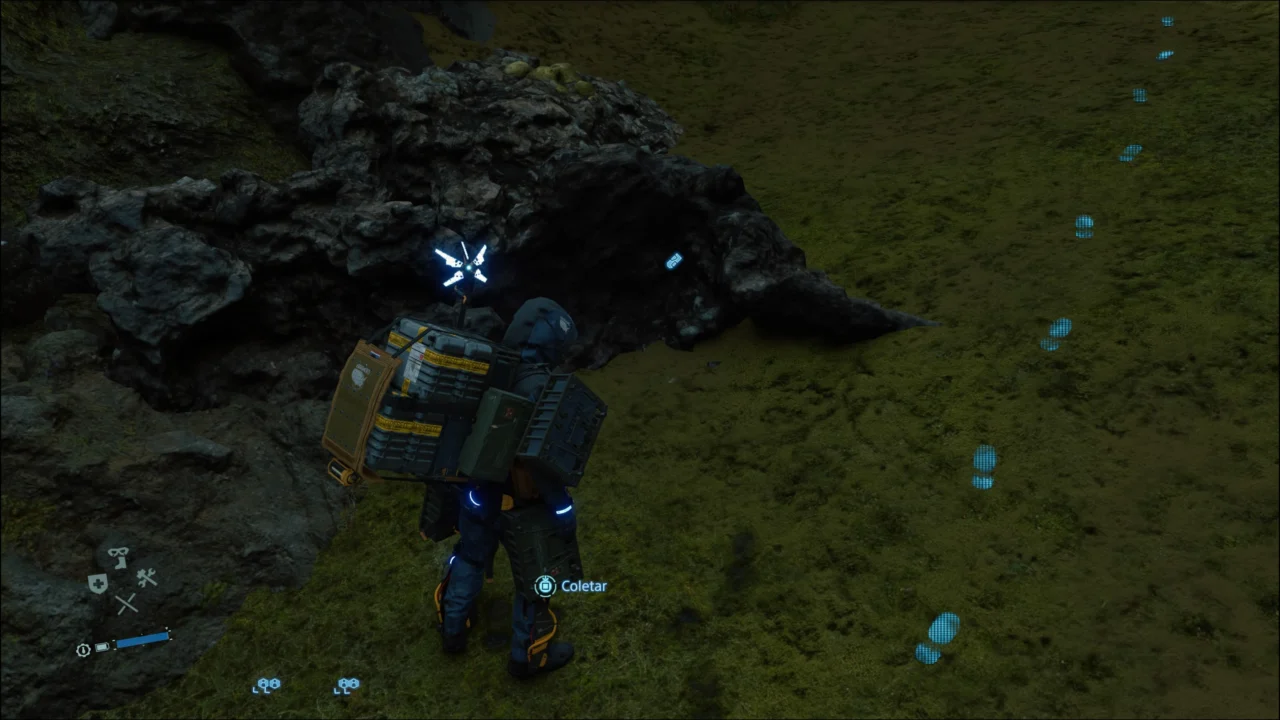The image size is (1280, 720).
Task: Click the right twin-footprint marker bottom center
Action: 346,685
